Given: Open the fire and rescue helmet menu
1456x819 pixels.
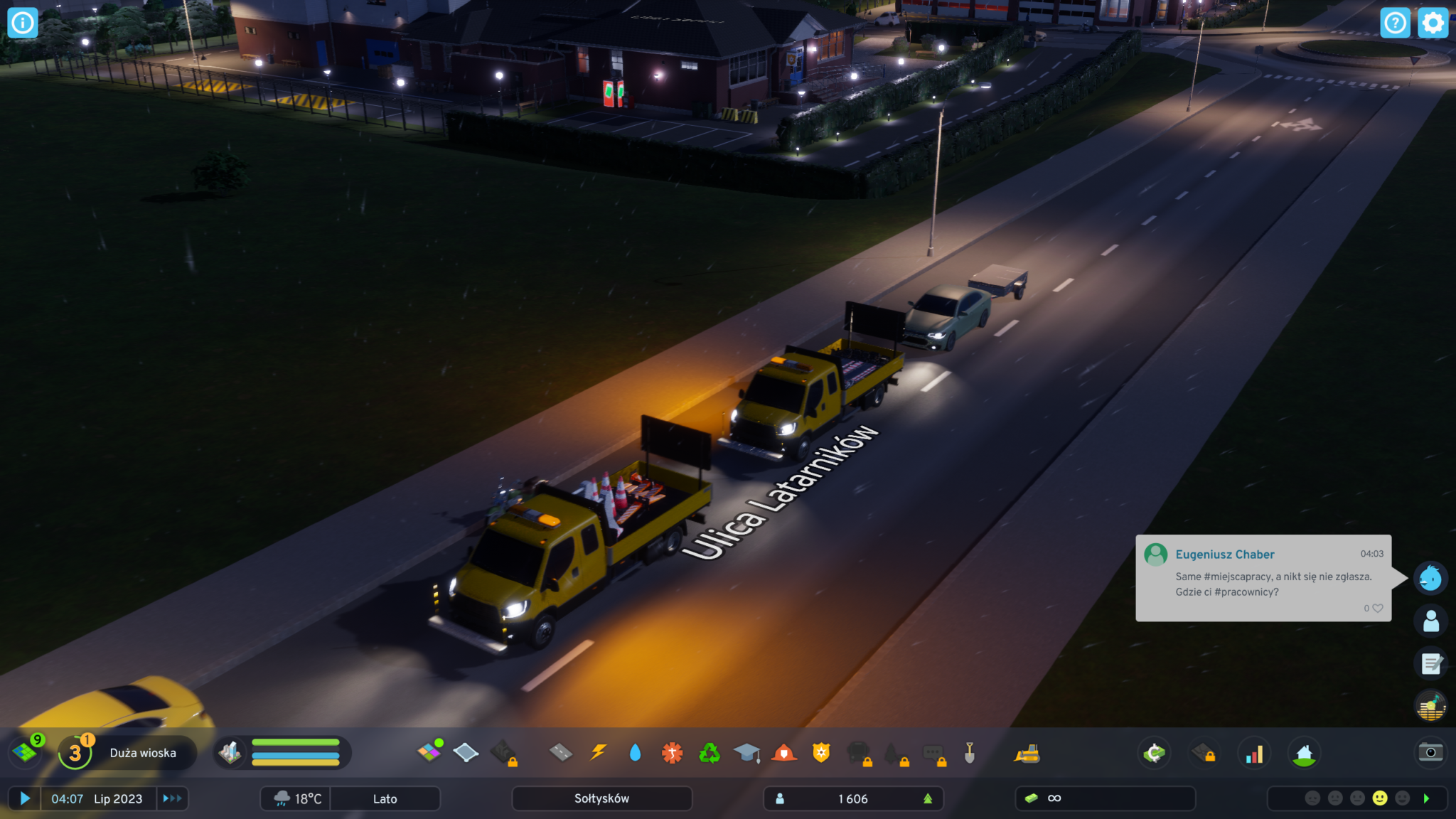Looking at the screenshot, I should point(783,752).
